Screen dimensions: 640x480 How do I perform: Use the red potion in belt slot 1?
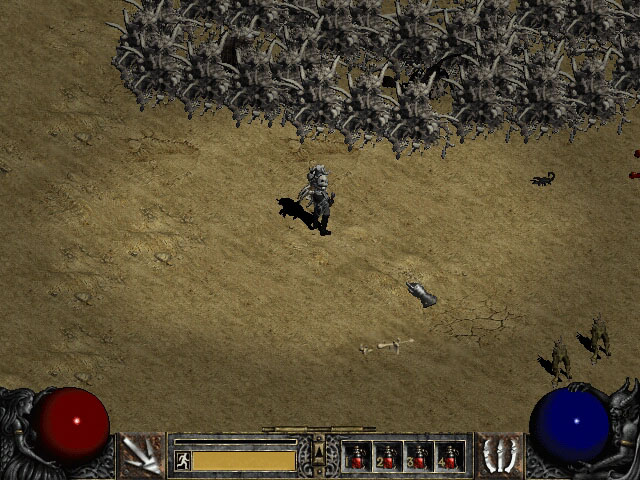click(x=357, y=456)
